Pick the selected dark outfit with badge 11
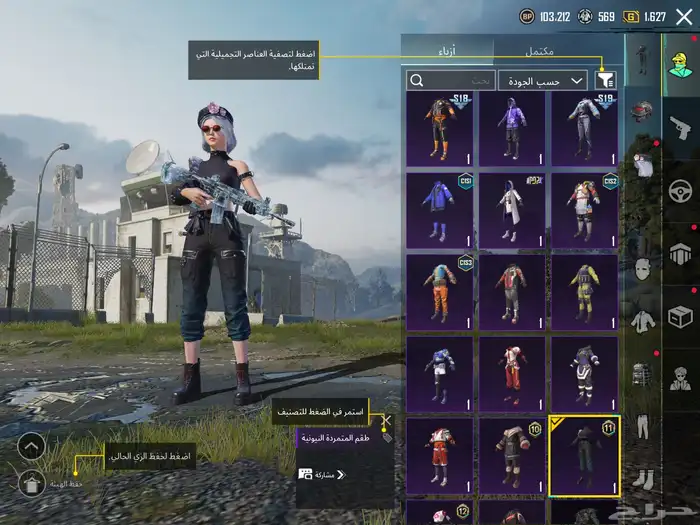The height and width of the screenshot is (525, 700). click(584, 456)
